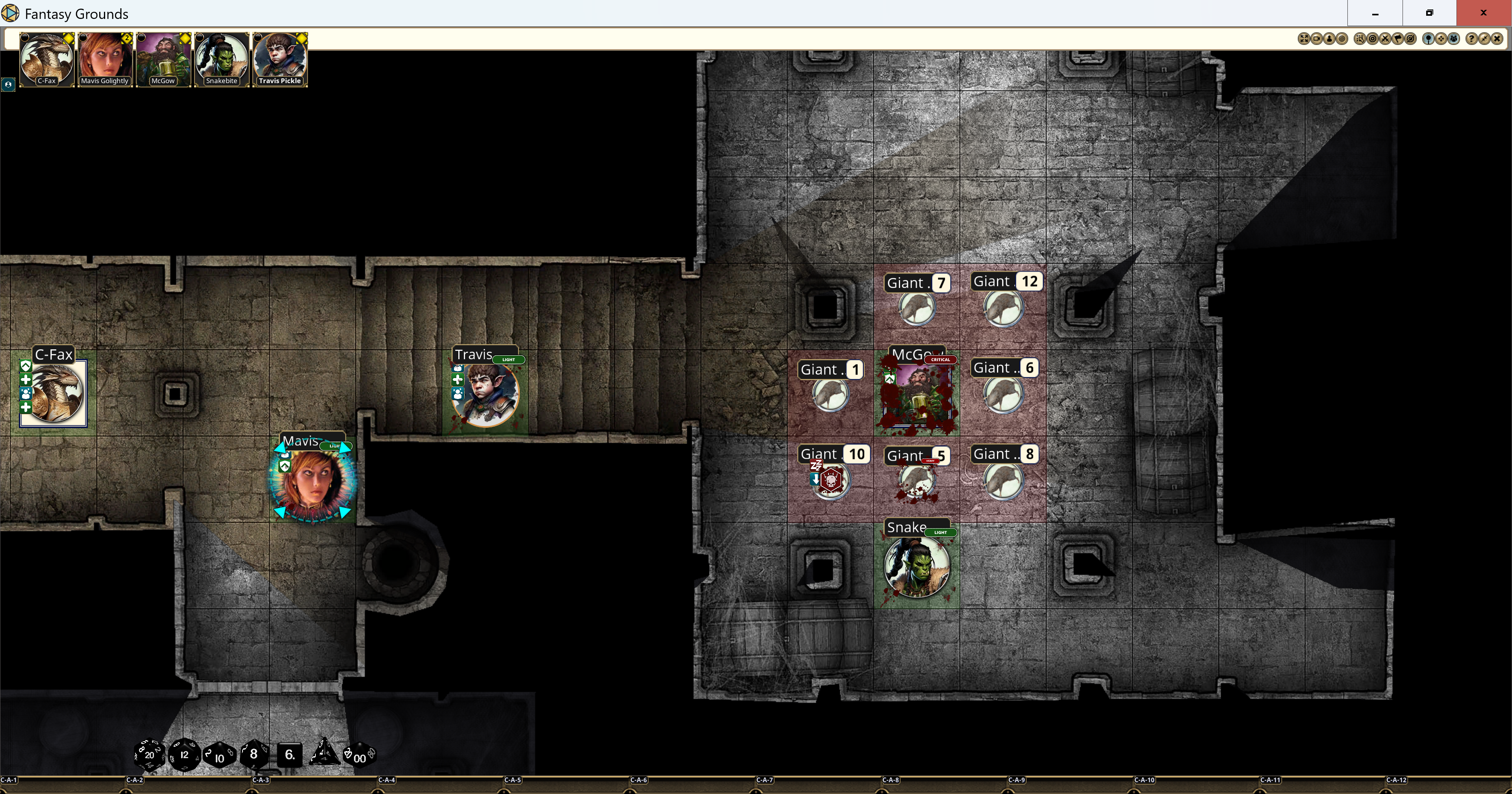Toggle Travis's LIGHT effect badge
This screenshot has width=1512, height=794.
pos(508,360)
